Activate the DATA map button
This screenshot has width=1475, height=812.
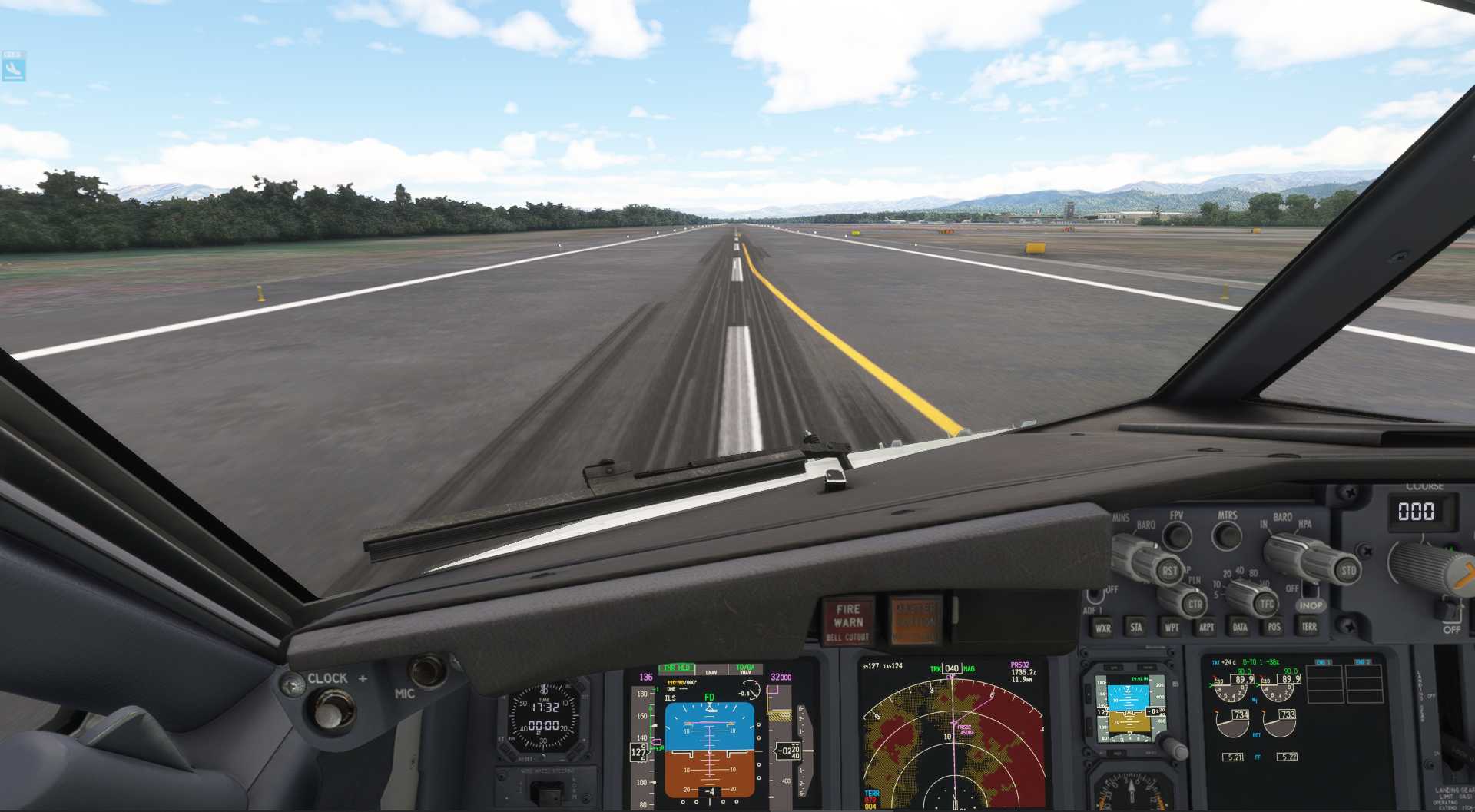[x=1240, y=627]
